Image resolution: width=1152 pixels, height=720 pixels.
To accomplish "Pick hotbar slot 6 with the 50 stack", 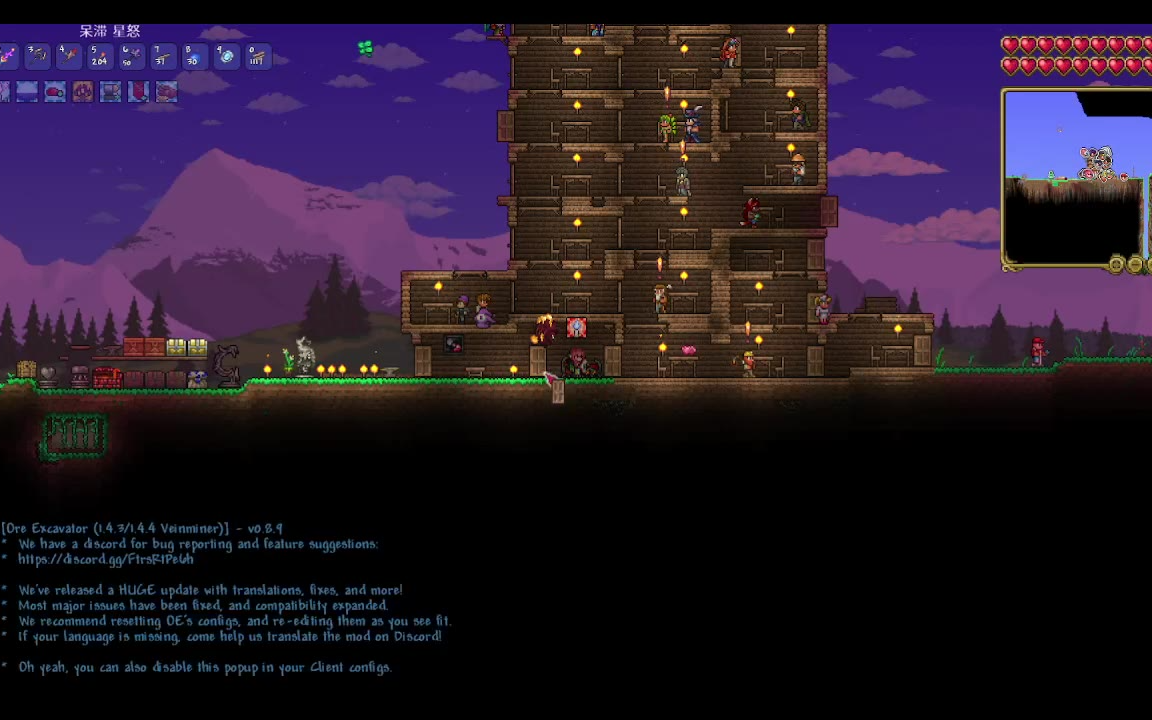I will (130, 56).
